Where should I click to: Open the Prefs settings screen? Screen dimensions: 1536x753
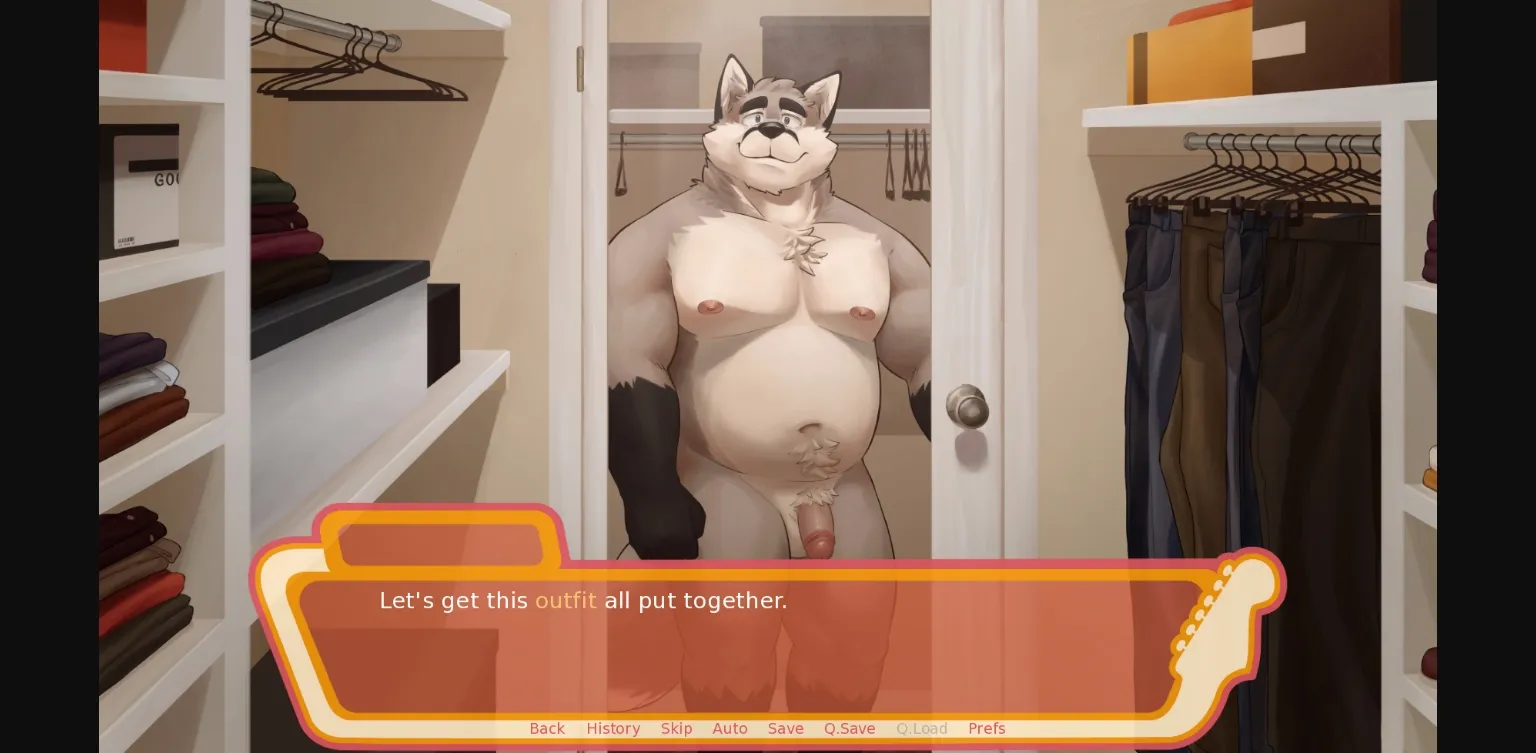click(x=987, y=729)
